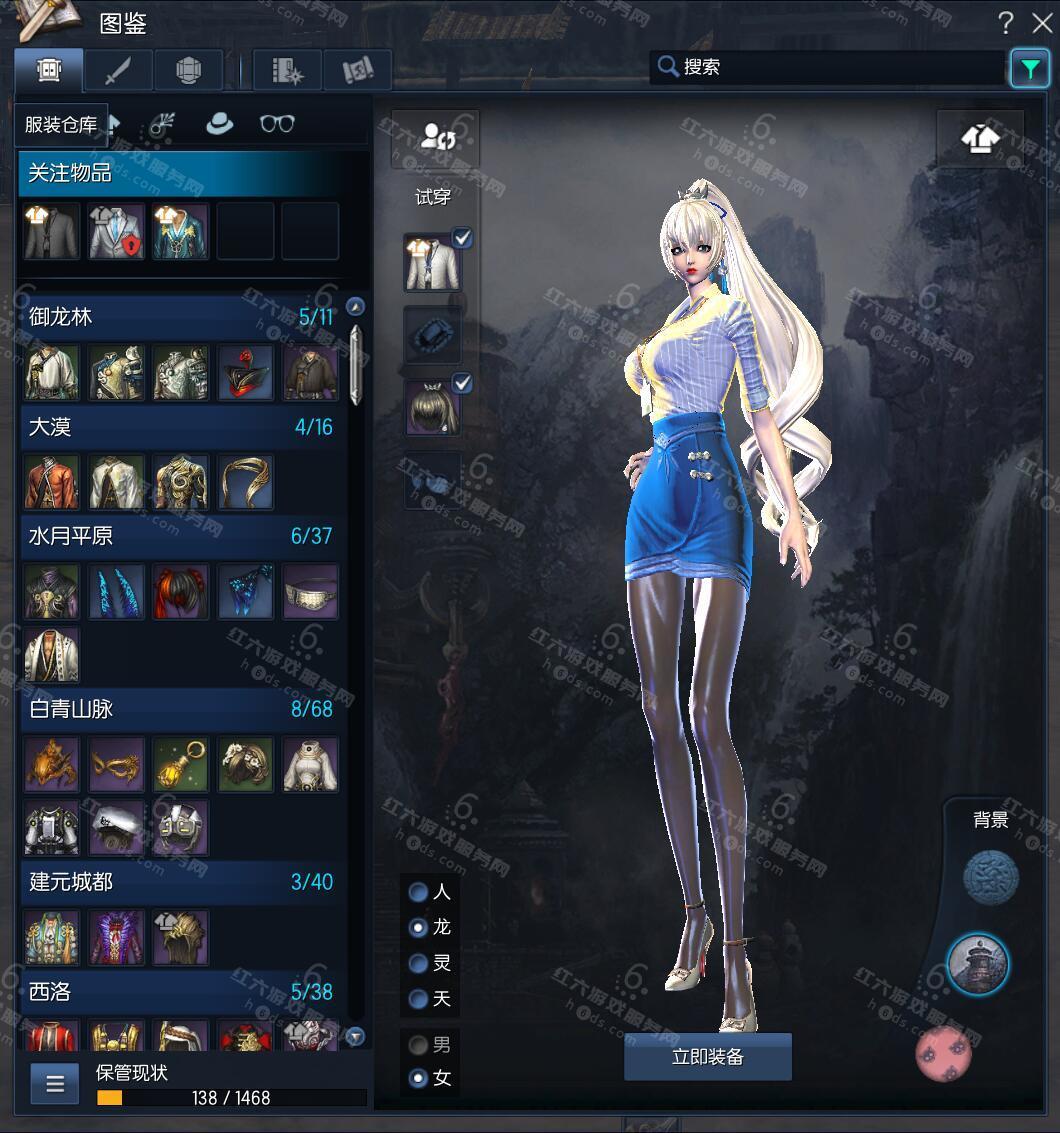Image resolution: width=1060 pixels, height=1133 pixels.
Task: Type in the 搜索 search field
Action: [840, 67]
